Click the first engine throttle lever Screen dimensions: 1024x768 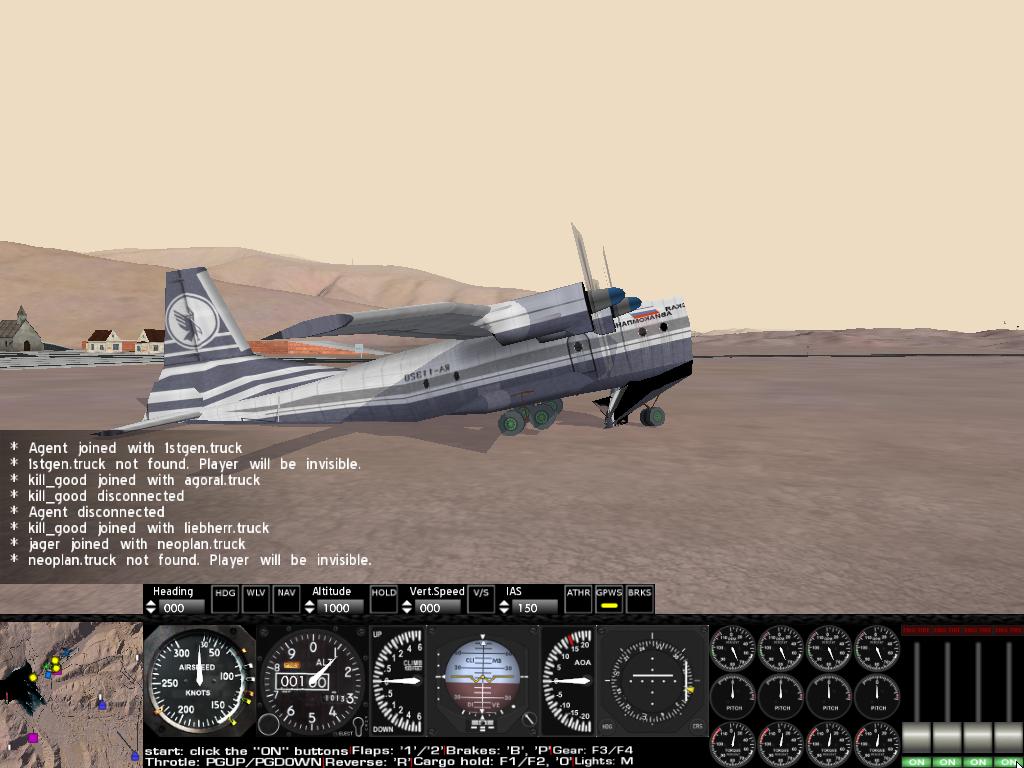click(916, 738)
